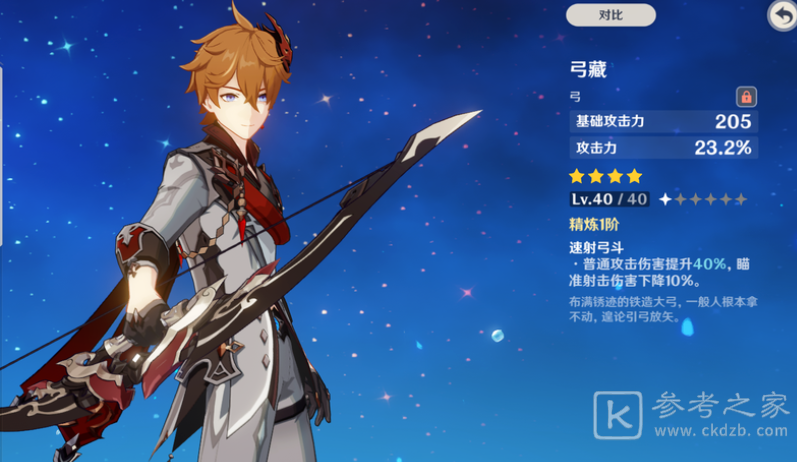The height and width of the screenshot is (462, 797).
Task: Toggle the red weapon lock icon
Action: 746,97
